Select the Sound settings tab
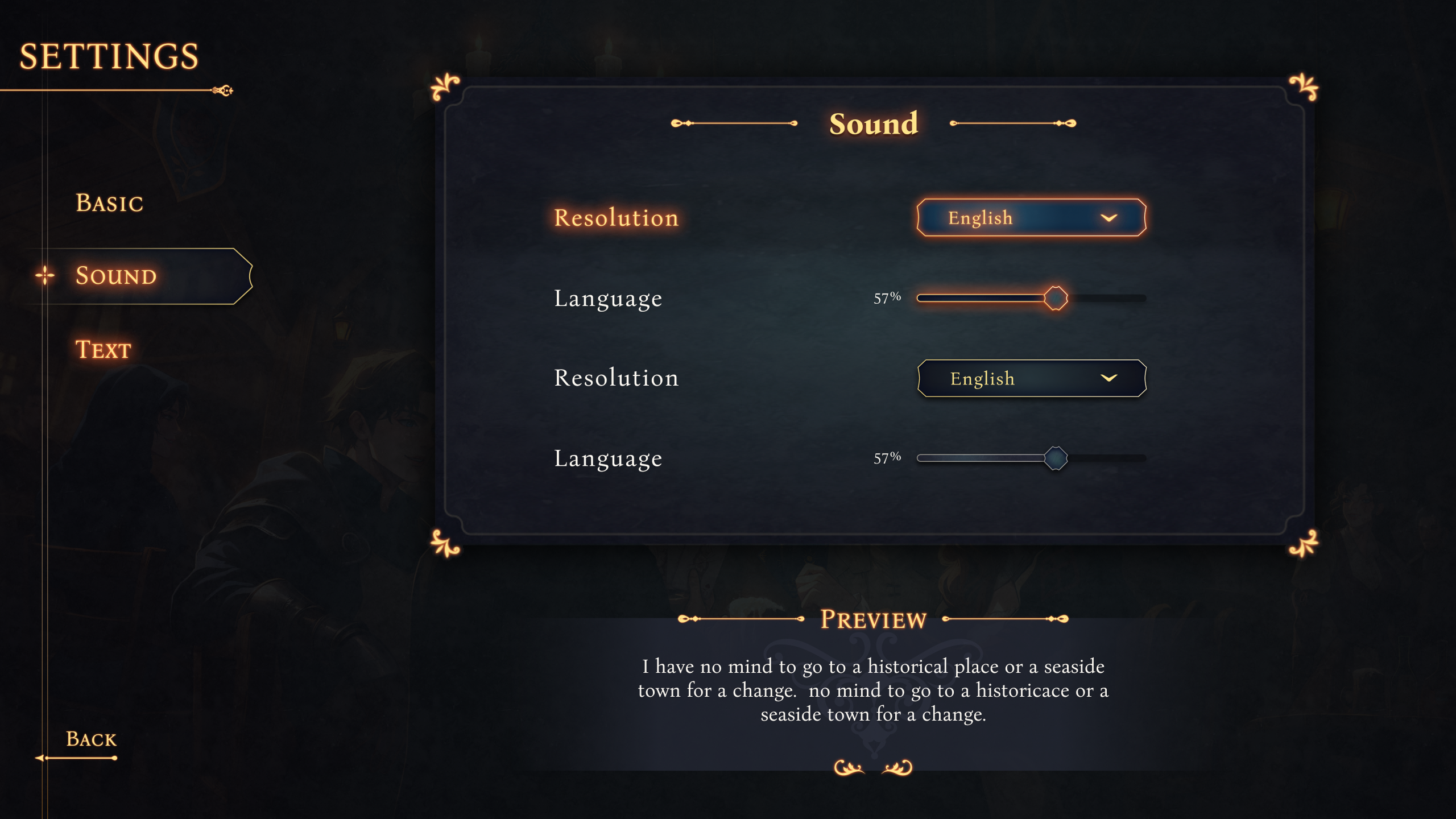Image resolution: width=1456 pixels, height=819 pixels. (116, 276)
